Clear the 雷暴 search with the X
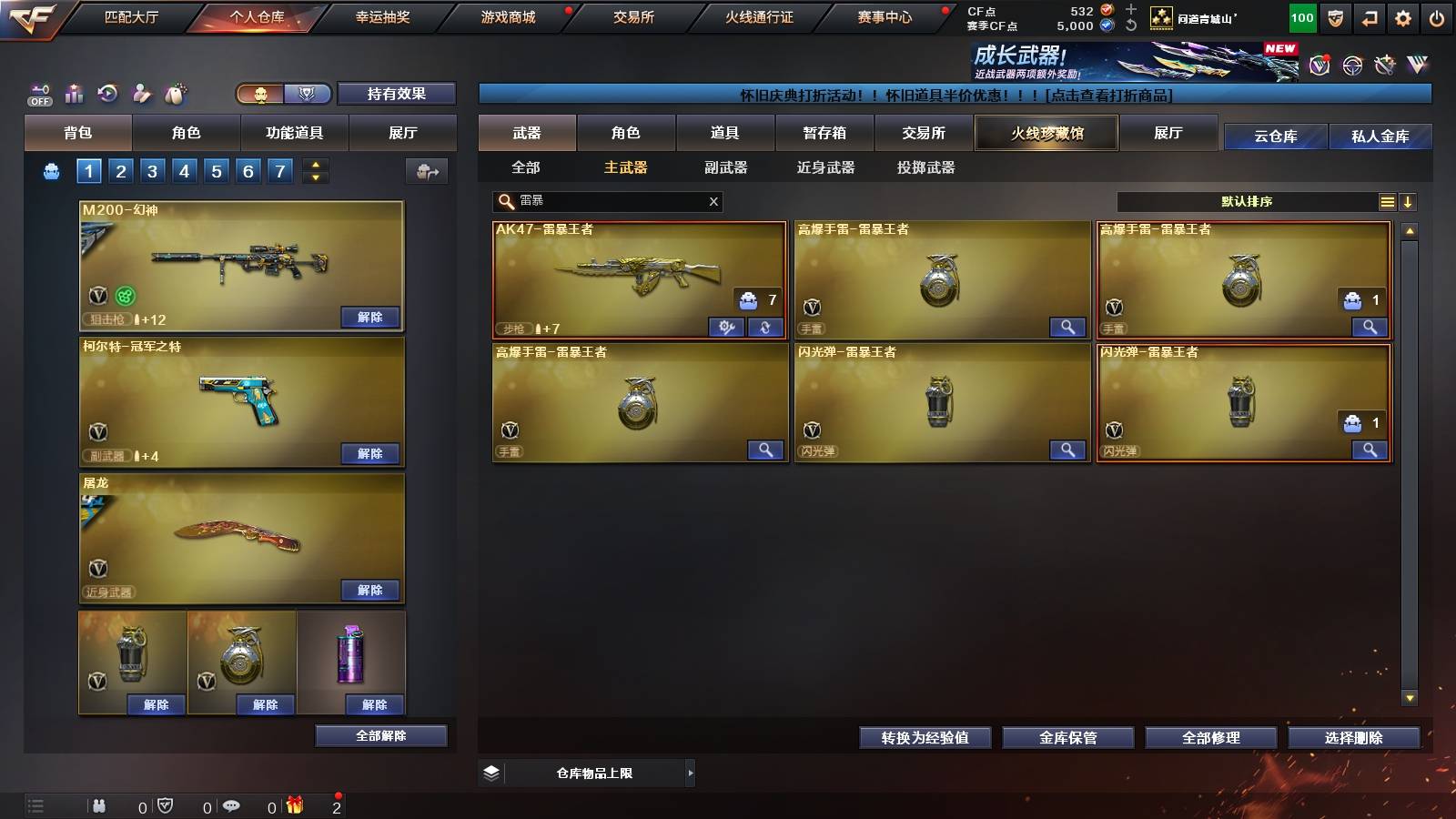This screenshot has height=819, width=1456. pos(714,201)
